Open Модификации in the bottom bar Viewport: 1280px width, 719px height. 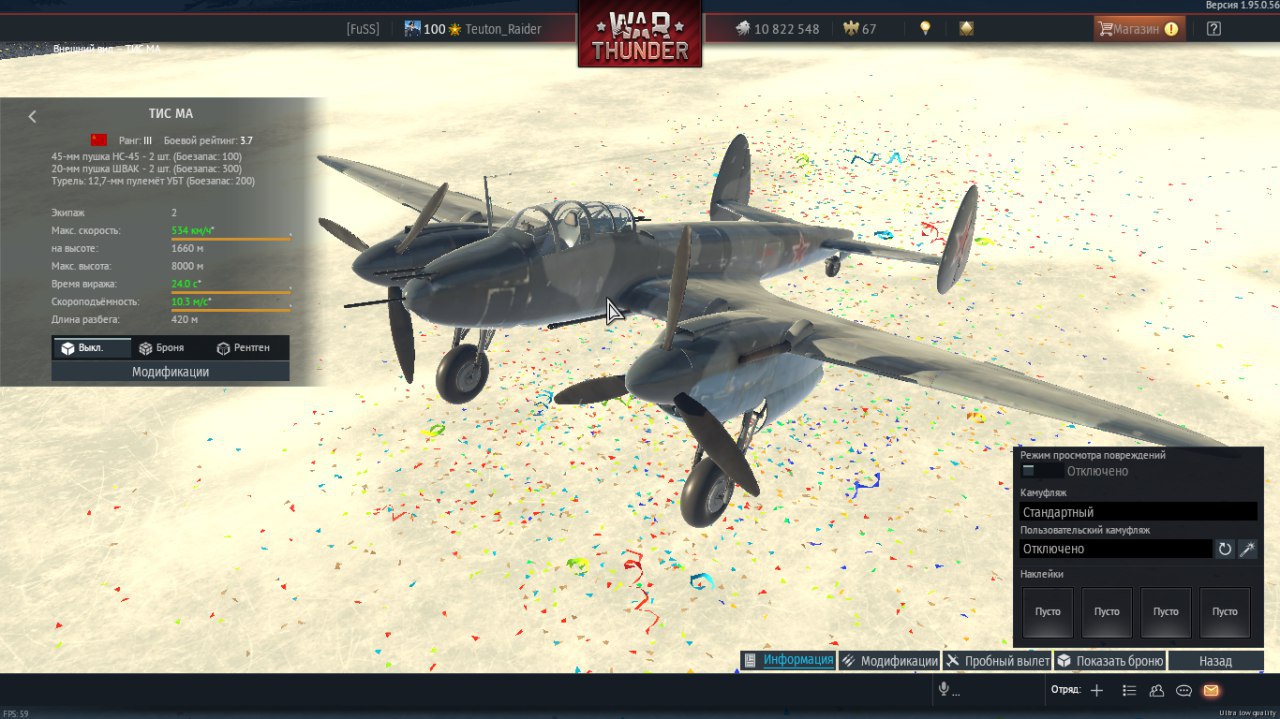tap(889, 661)
